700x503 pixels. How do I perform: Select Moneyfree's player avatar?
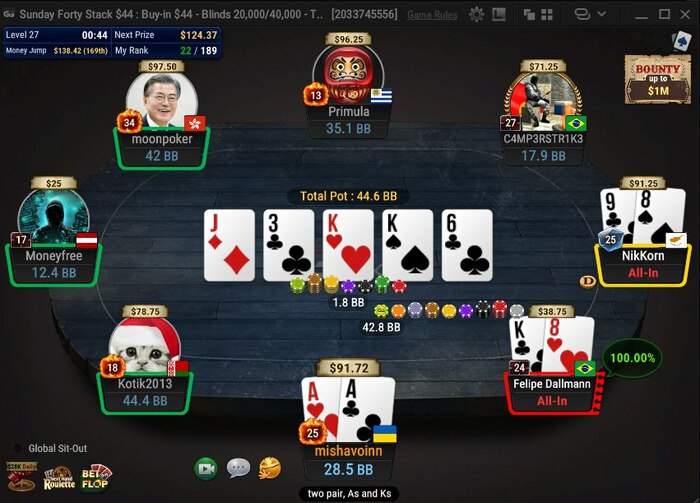(x=53, y=215)
